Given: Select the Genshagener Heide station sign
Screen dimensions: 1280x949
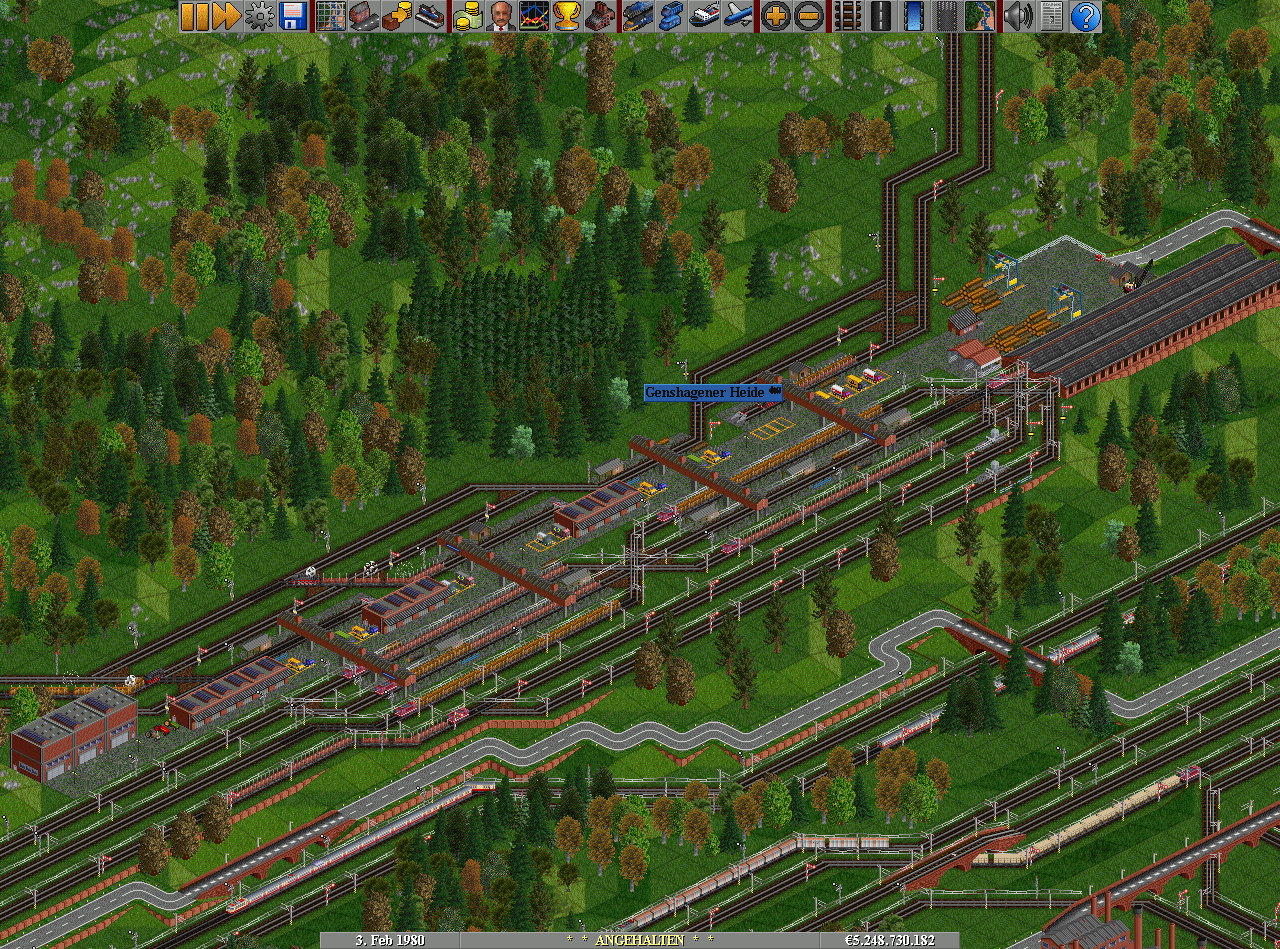Looking at the screenshot, I should coord(712,393).
